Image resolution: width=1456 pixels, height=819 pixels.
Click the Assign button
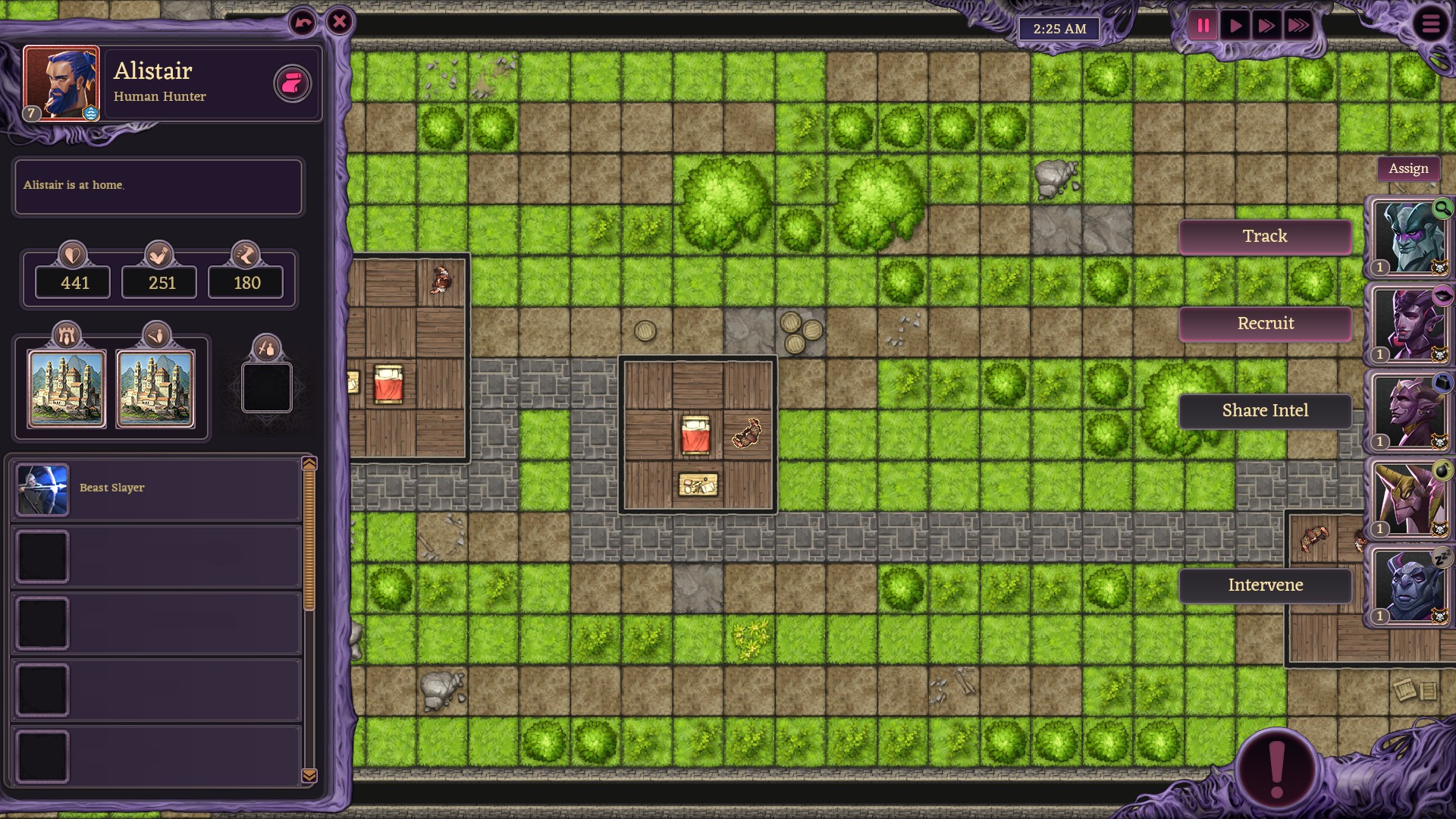click(1408, 168)
